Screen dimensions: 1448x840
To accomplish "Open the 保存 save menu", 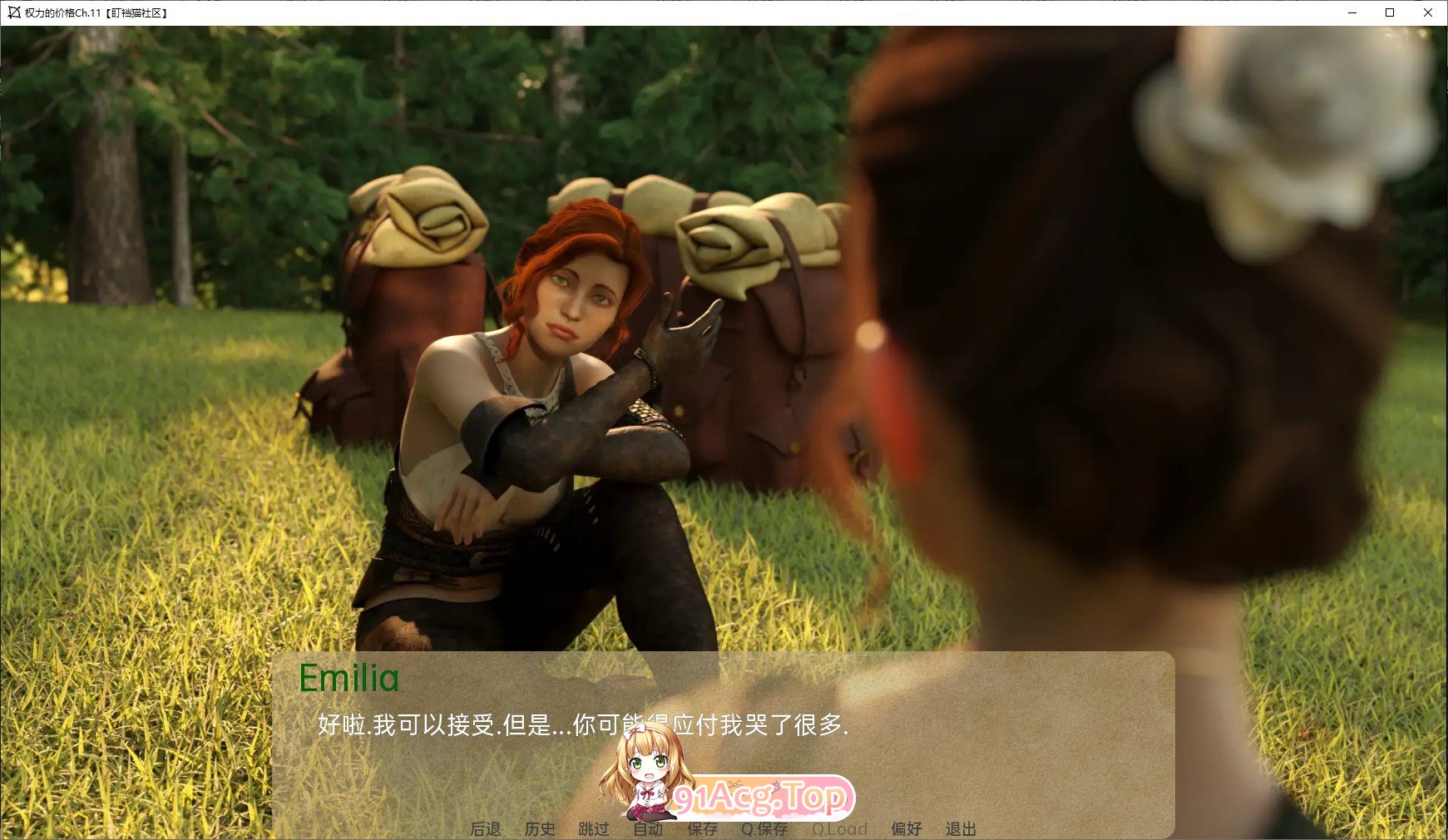I will click(702, 828).
